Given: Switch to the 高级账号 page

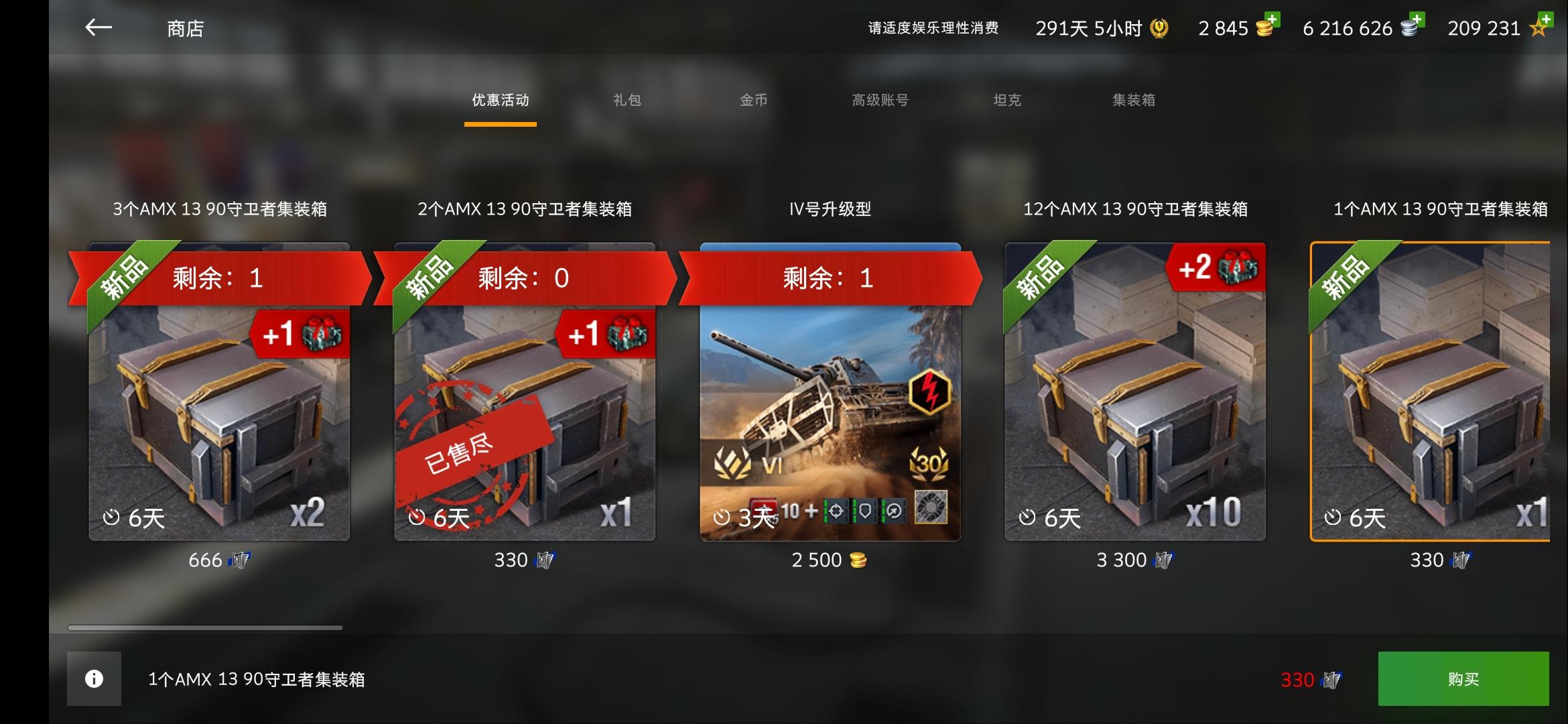Looking at the screenshot, I should 879,101.
